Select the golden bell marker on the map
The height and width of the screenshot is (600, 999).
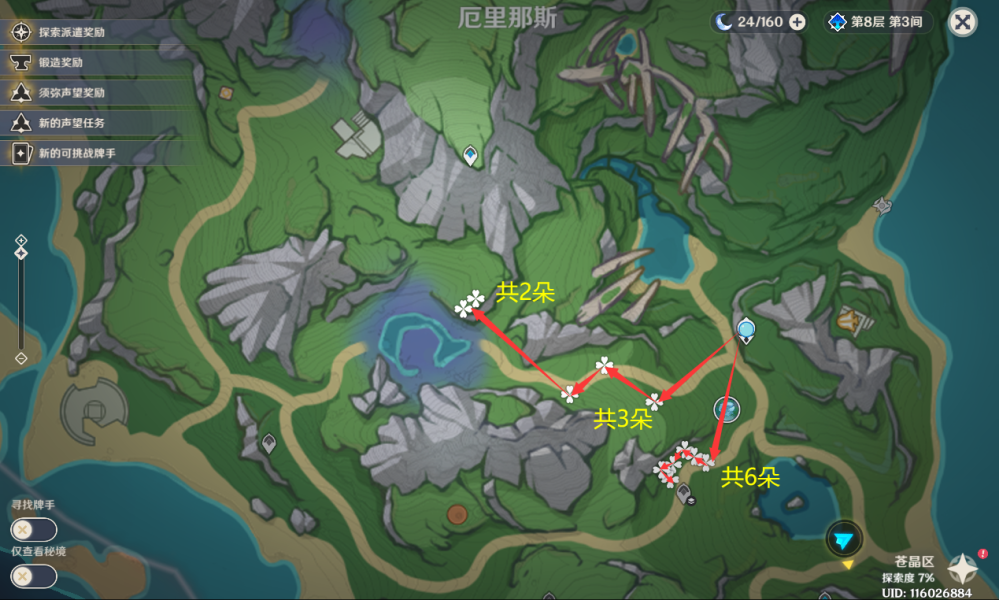click(850, 321)
